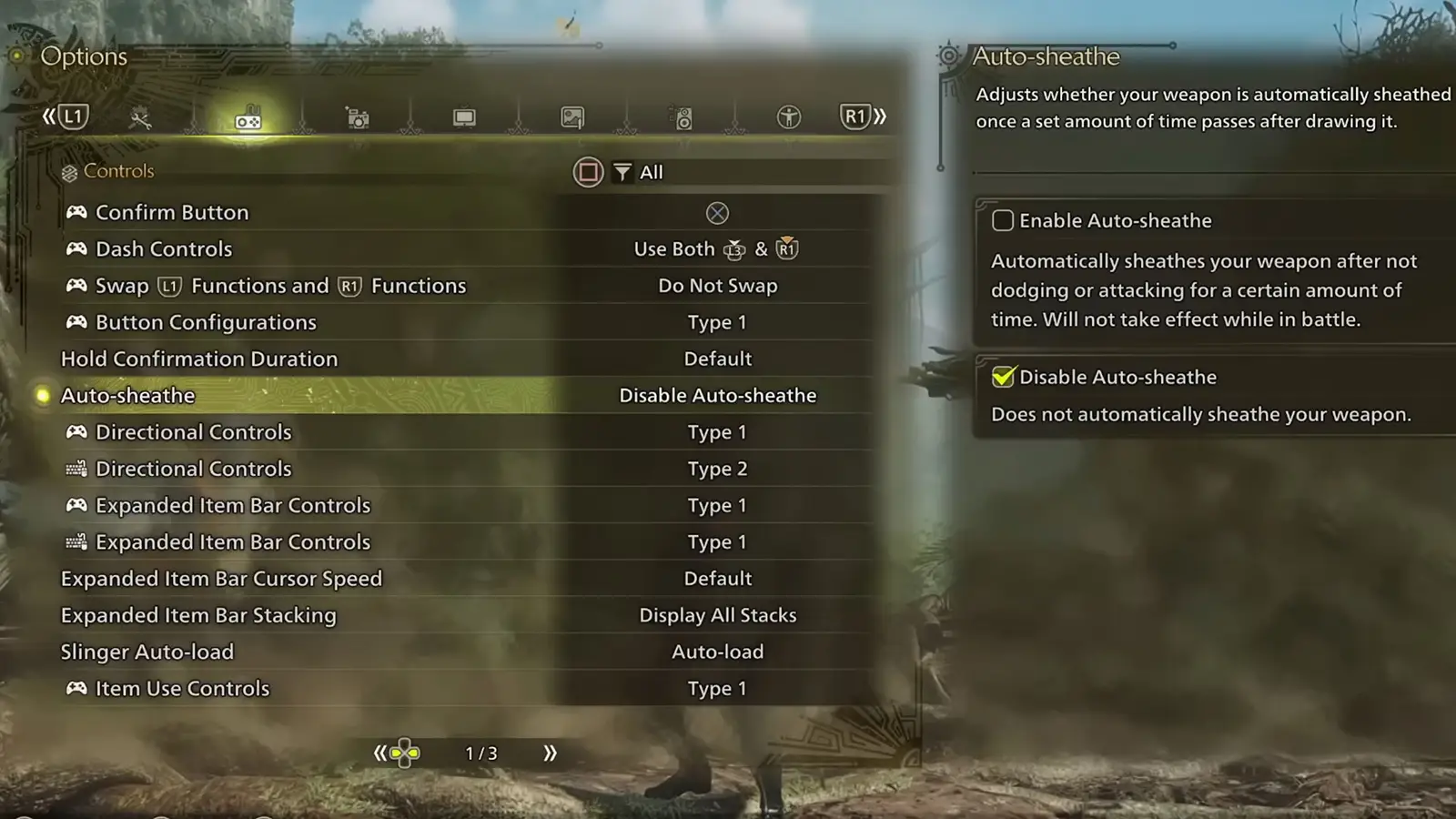Select the Controls section header

[118, 171]
